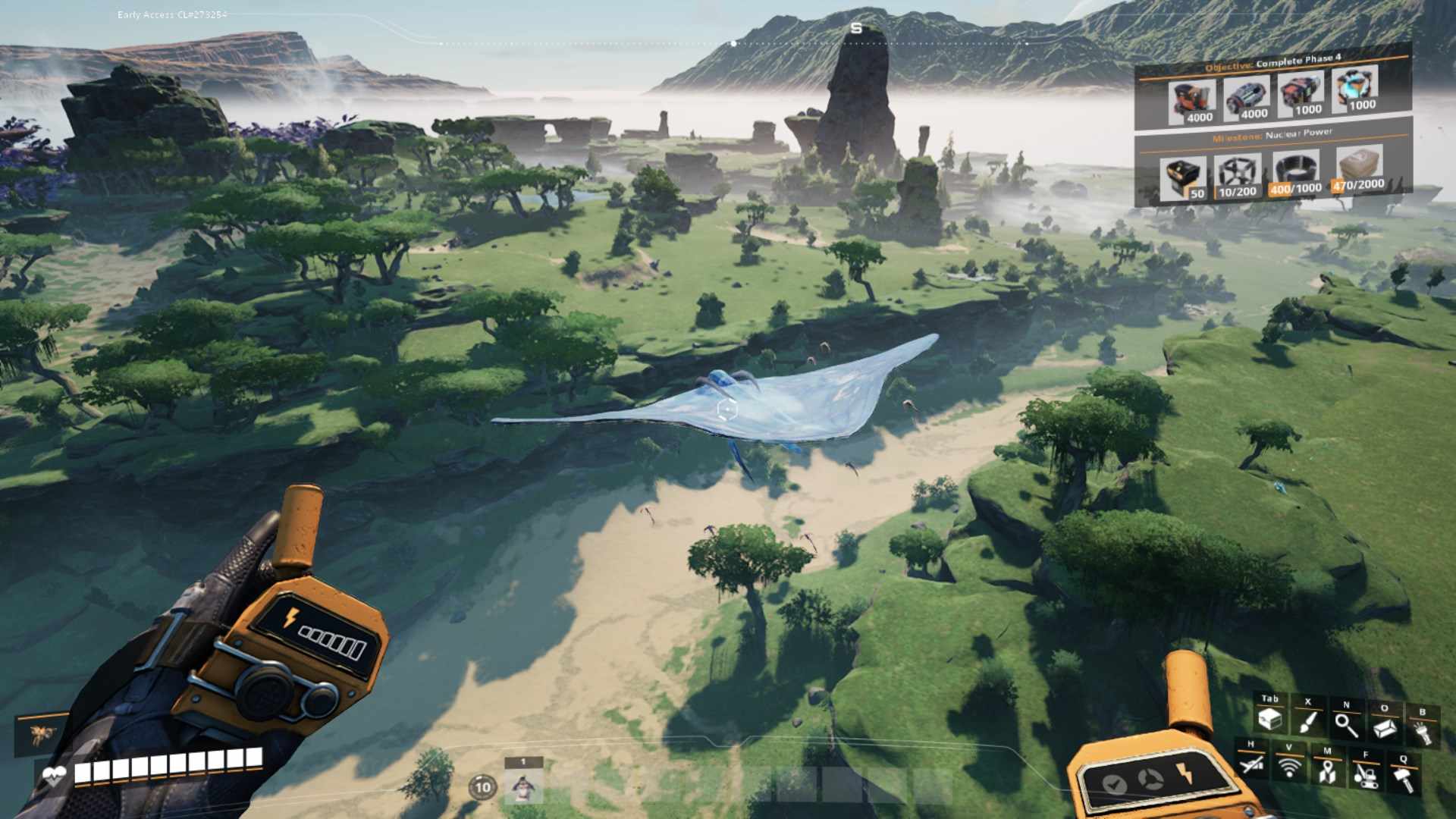Equip the build gun hammer icon (Q)
This screenshot has height=819, width=1456.
[x=1404, y=781]
